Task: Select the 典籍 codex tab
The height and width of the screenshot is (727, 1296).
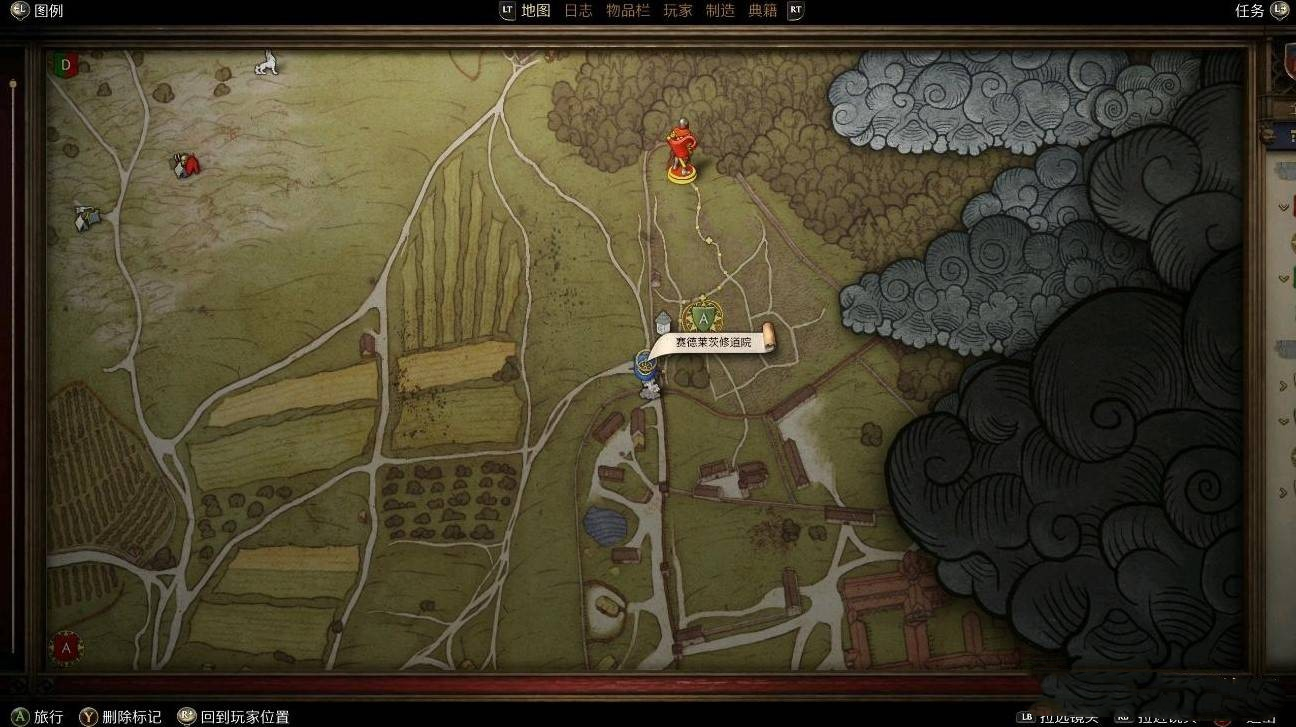Action: click(x=763, y=11)
